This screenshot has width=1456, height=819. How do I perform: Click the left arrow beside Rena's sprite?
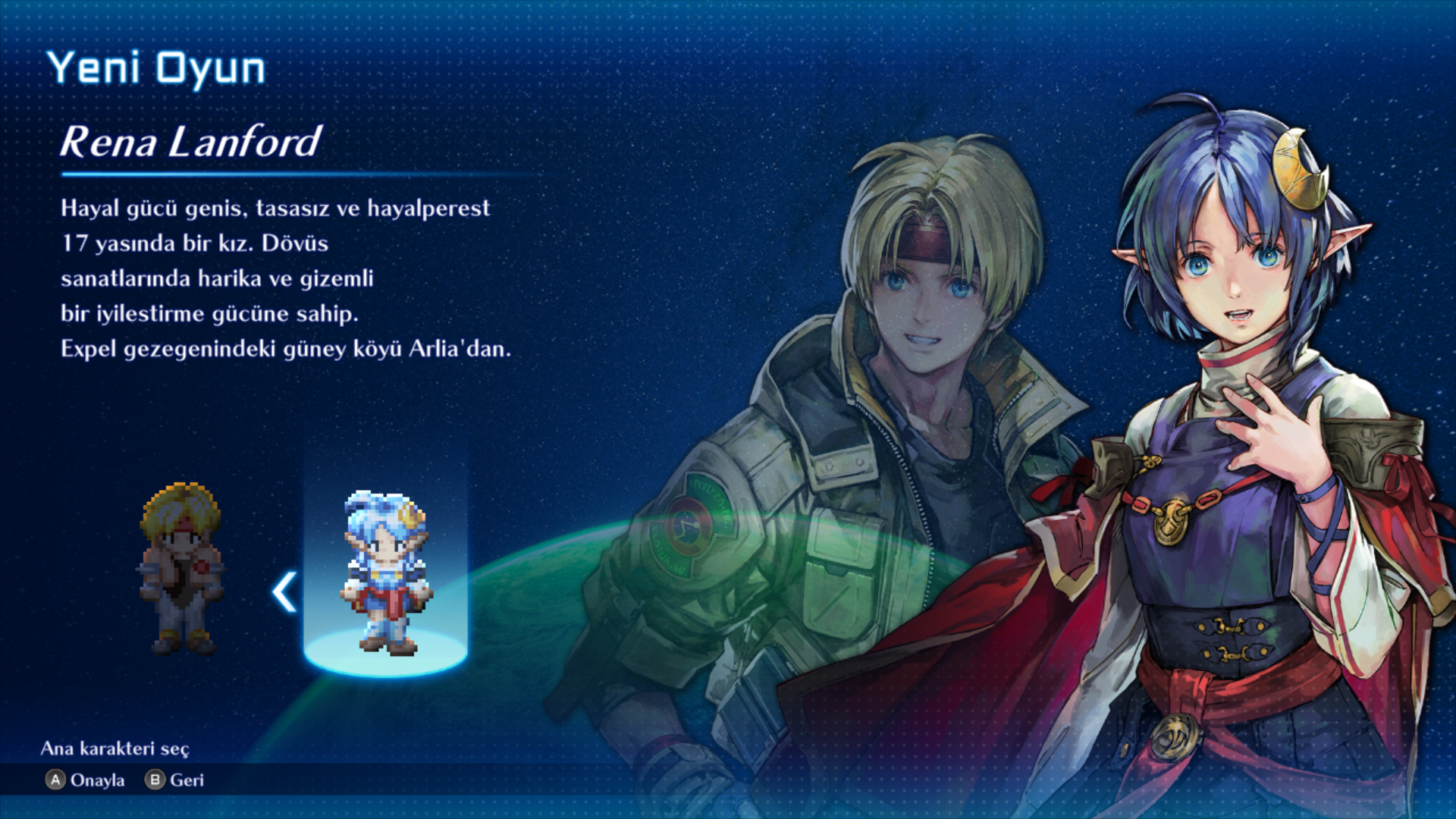click(x=284, y=592)
